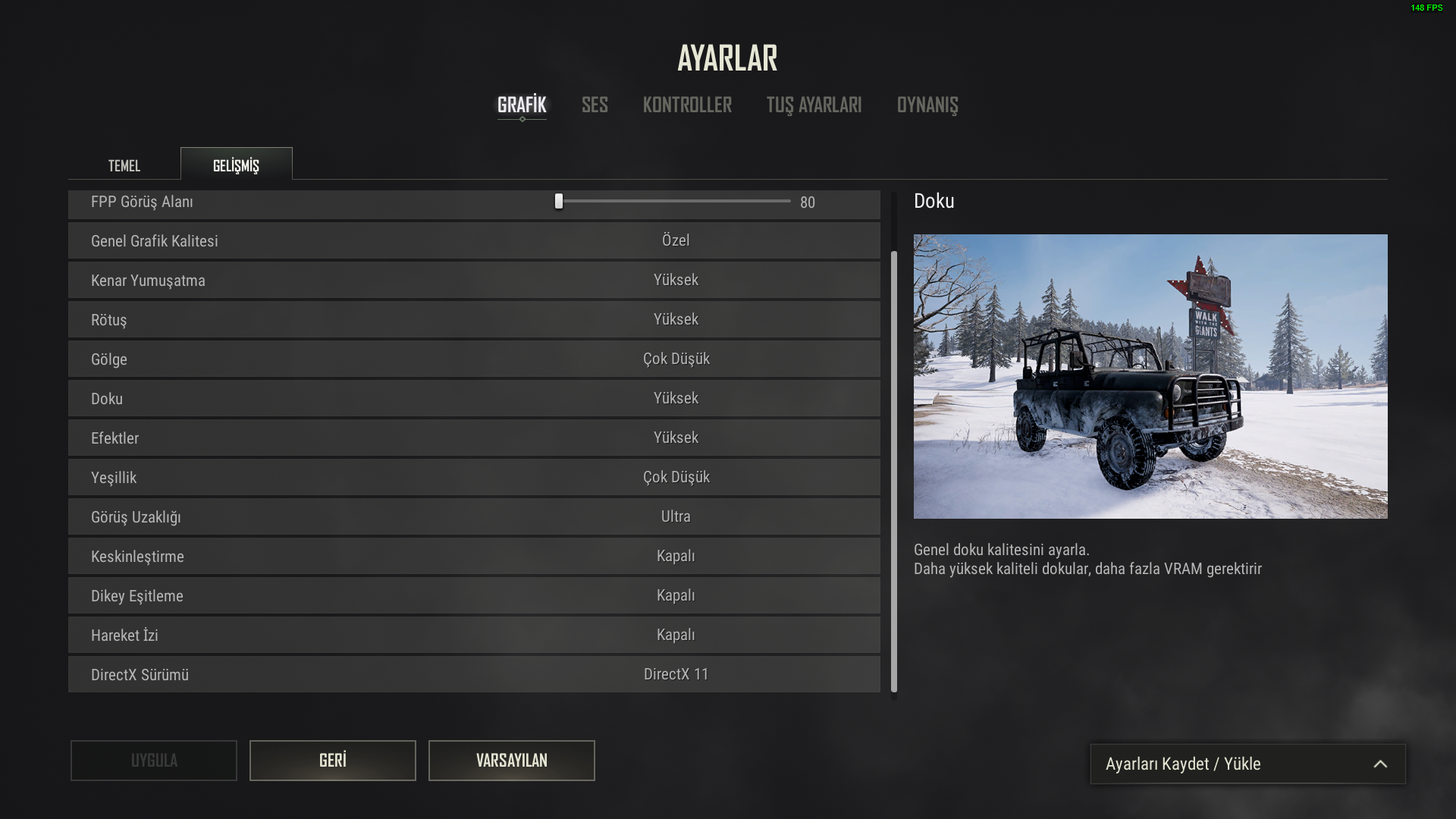Toggle Dikey Eşitleme vertical sync
This screenshot has width=1456, height=819.
[676, 596]
